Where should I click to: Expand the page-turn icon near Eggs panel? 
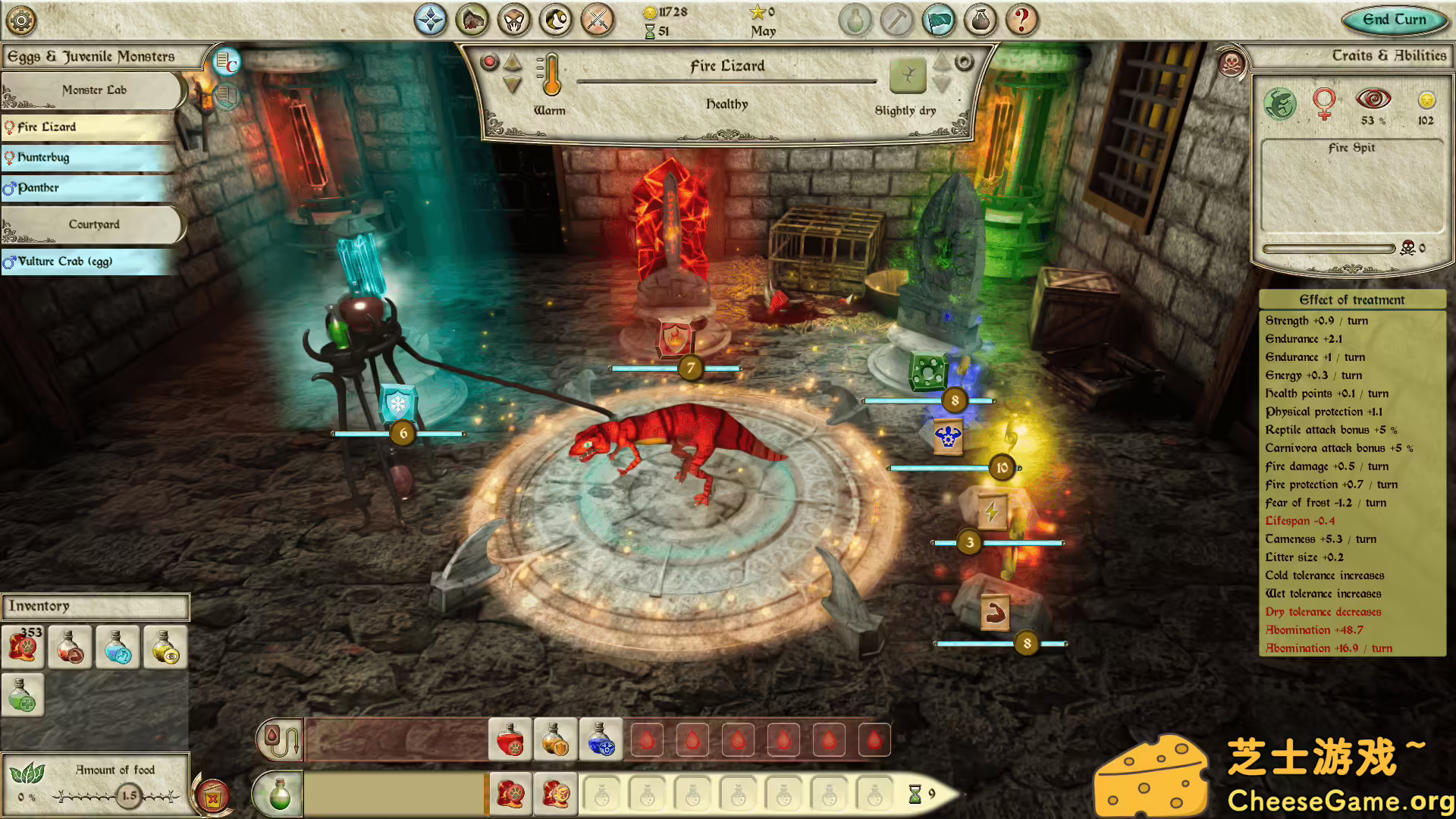[x=226, y=97]
